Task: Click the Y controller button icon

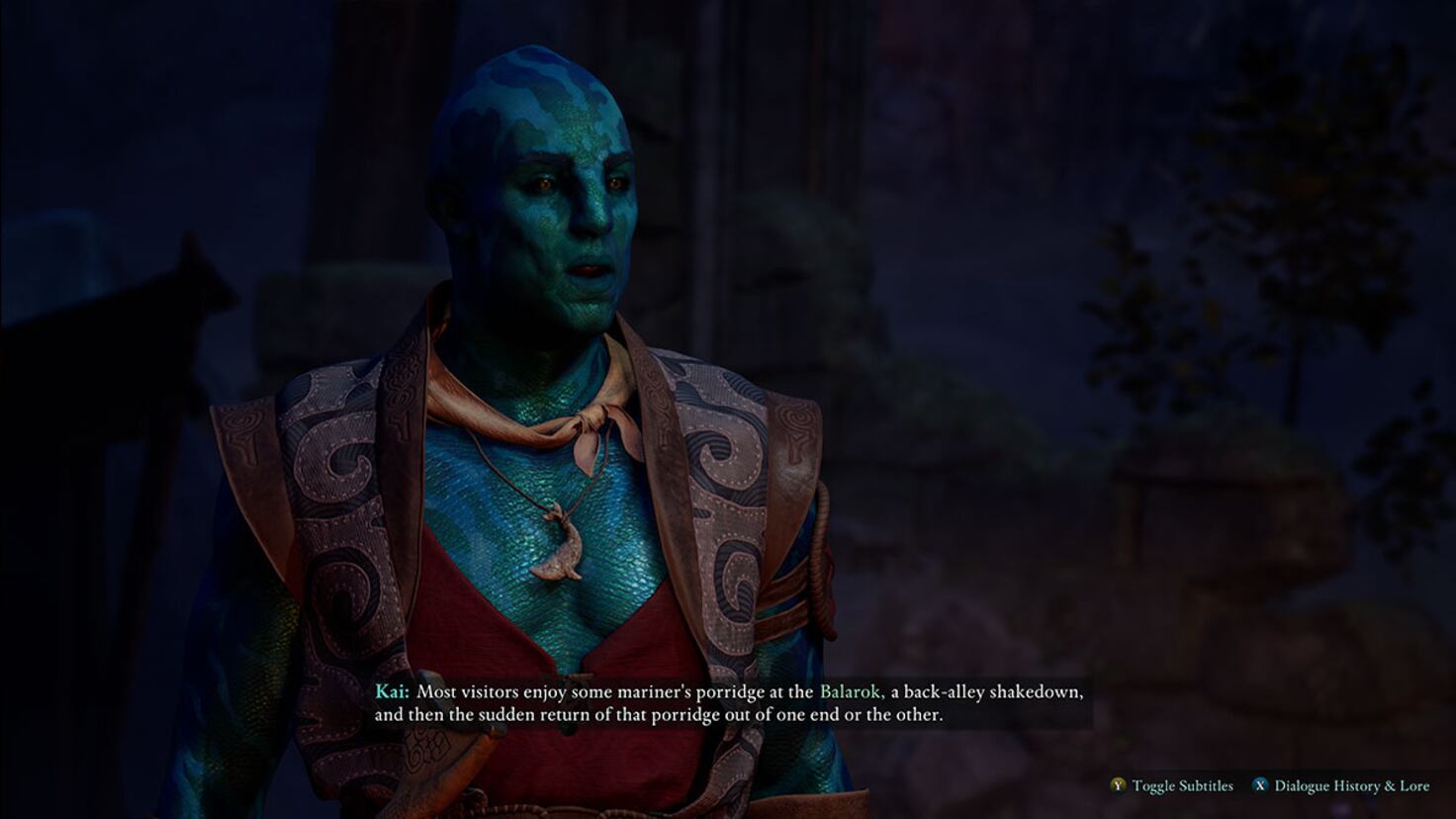Action: (x=1118, y=785)
